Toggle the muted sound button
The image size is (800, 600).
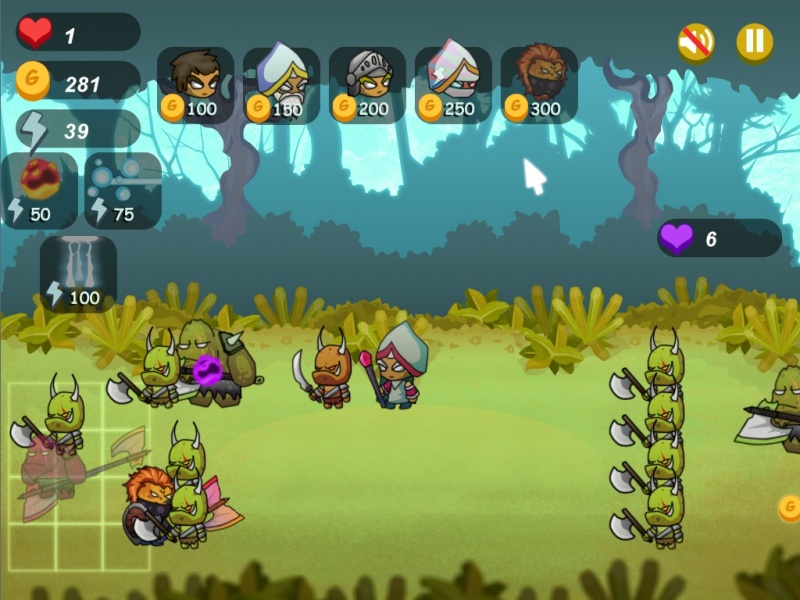pos(696,42)
